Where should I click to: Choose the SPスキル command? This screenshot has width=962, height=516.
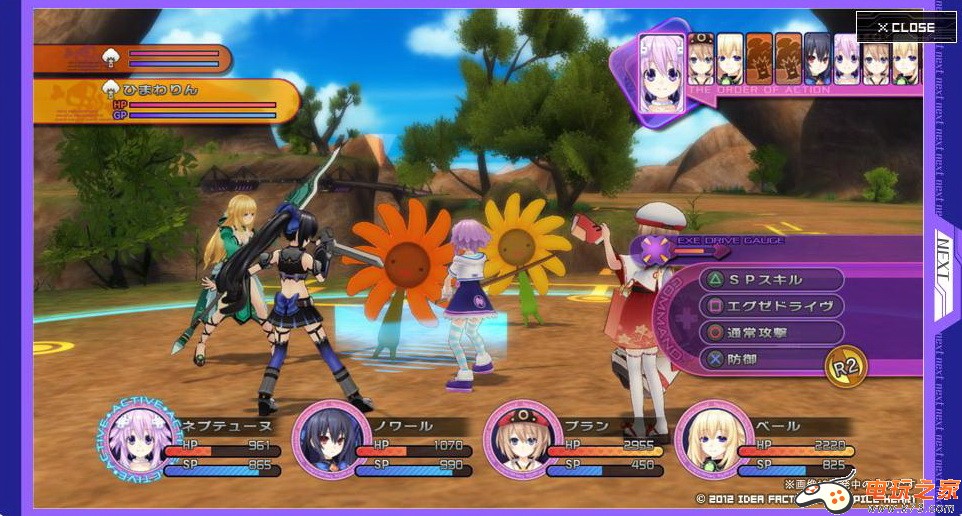click(x=770, y=280)
